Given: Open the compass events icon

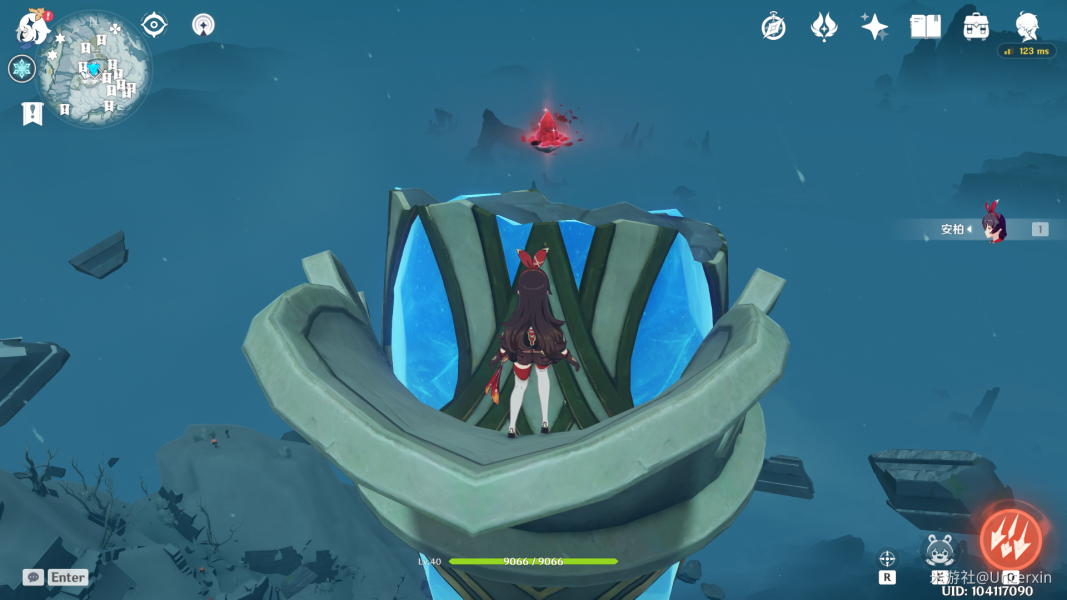Looking at the screenshot, I should 773,27.
